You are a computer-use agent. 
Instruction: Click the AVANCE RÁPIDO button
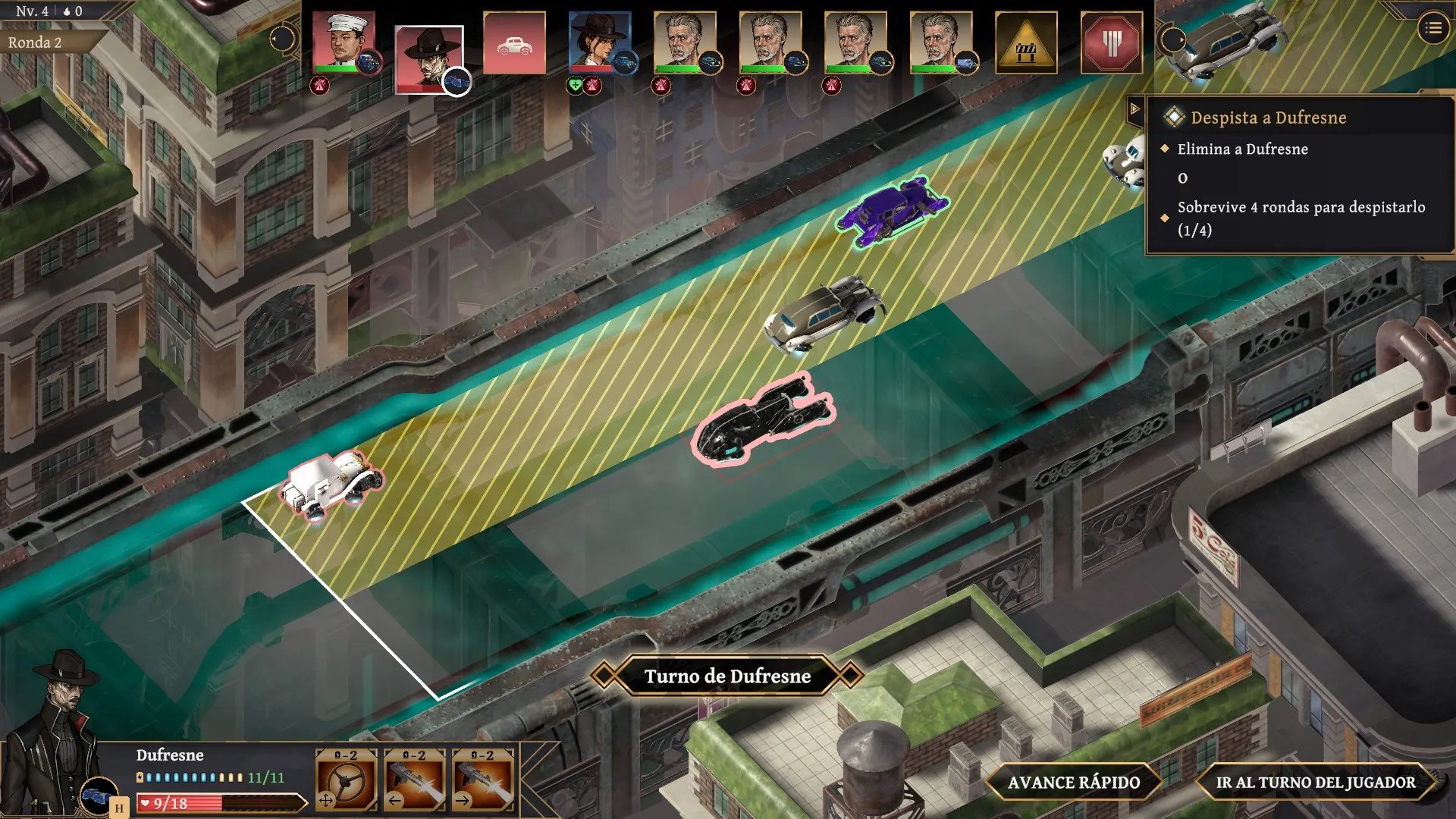1073,783
